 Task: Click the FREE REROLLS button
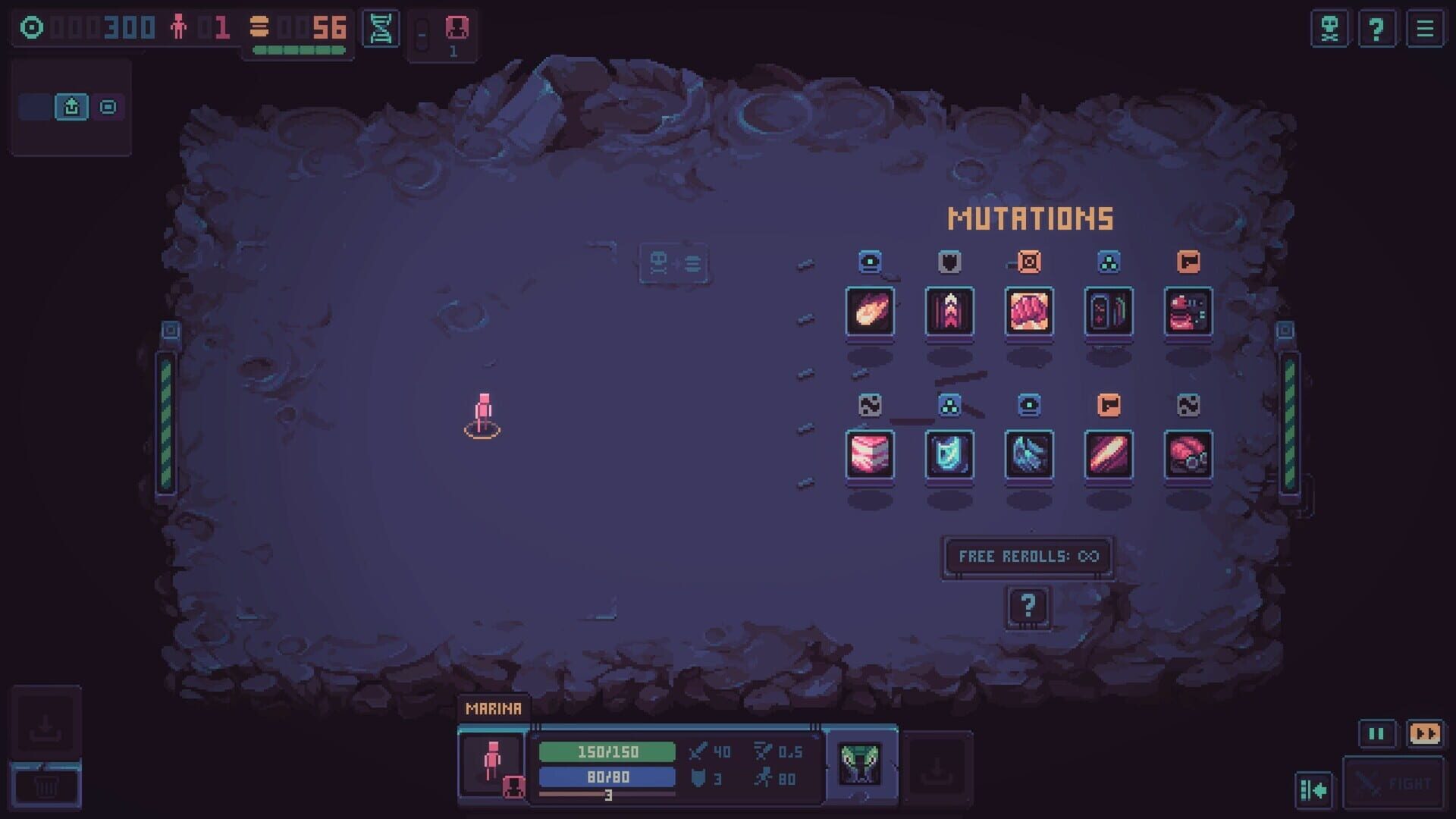click(x=1026, y=556)
